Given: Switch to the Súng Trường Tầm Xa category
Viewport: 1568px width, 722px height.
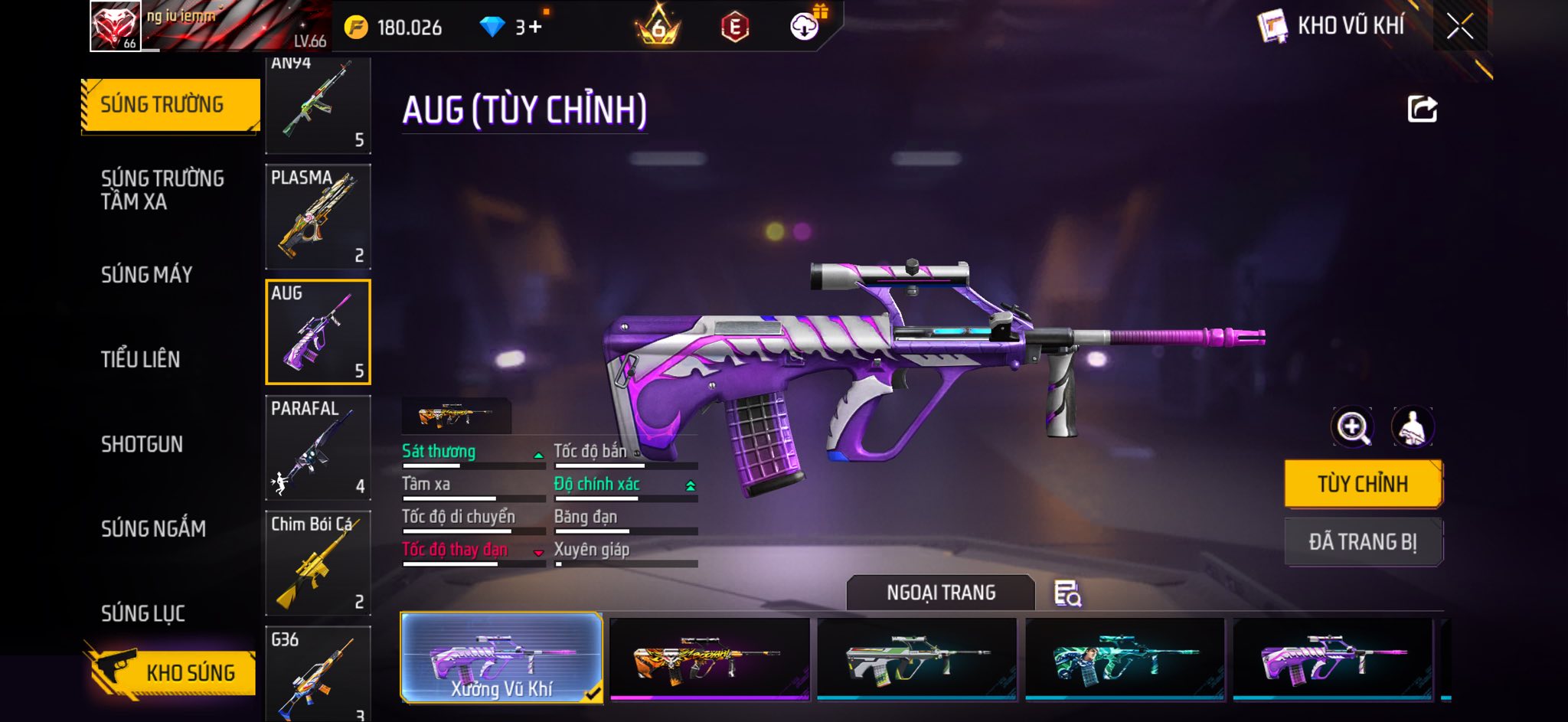Looking at the screenshot, I should coord(162,190).
